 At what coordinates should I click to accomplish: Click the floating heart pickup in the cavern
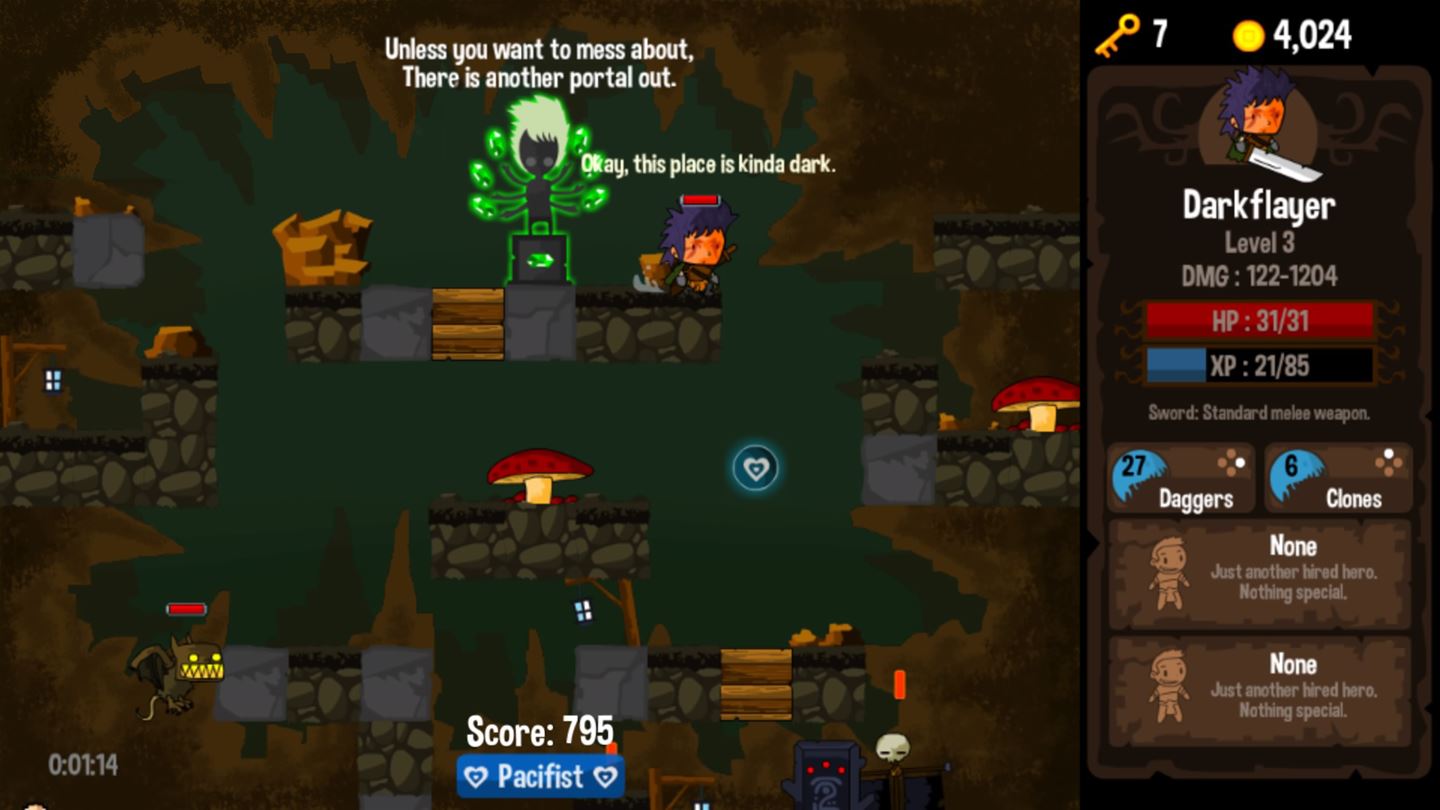tap(755, 465)
